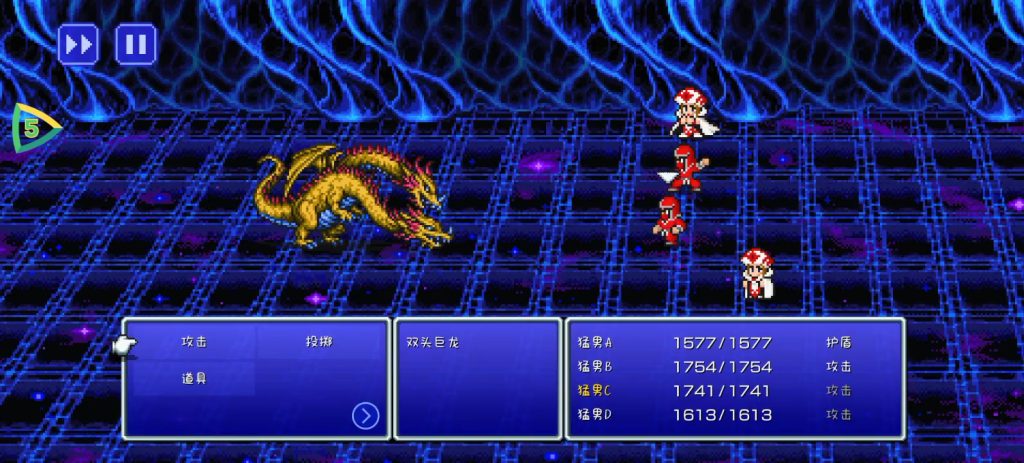Viewport: 1024px width, 463px height.
Task: Show the next command page arrow
Action: tap(366, 415)
